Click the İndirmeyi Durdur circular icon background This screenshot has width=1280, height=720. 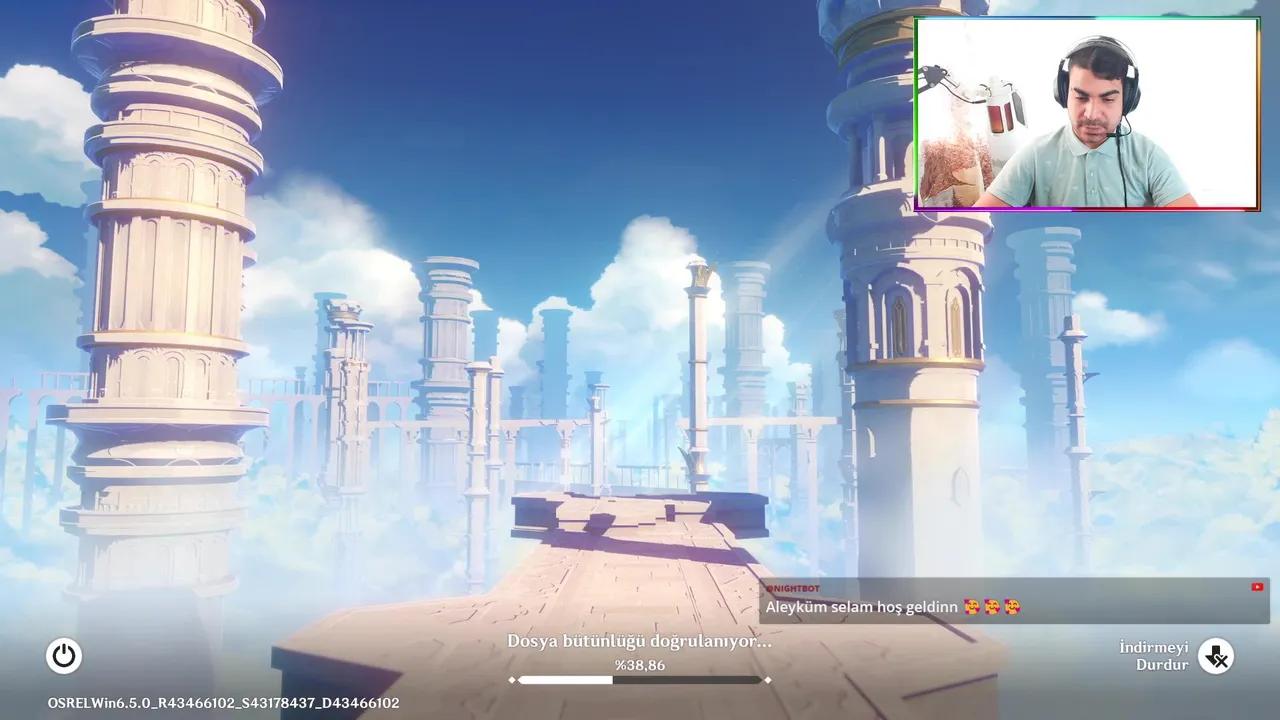click(x=1217, y=656)
